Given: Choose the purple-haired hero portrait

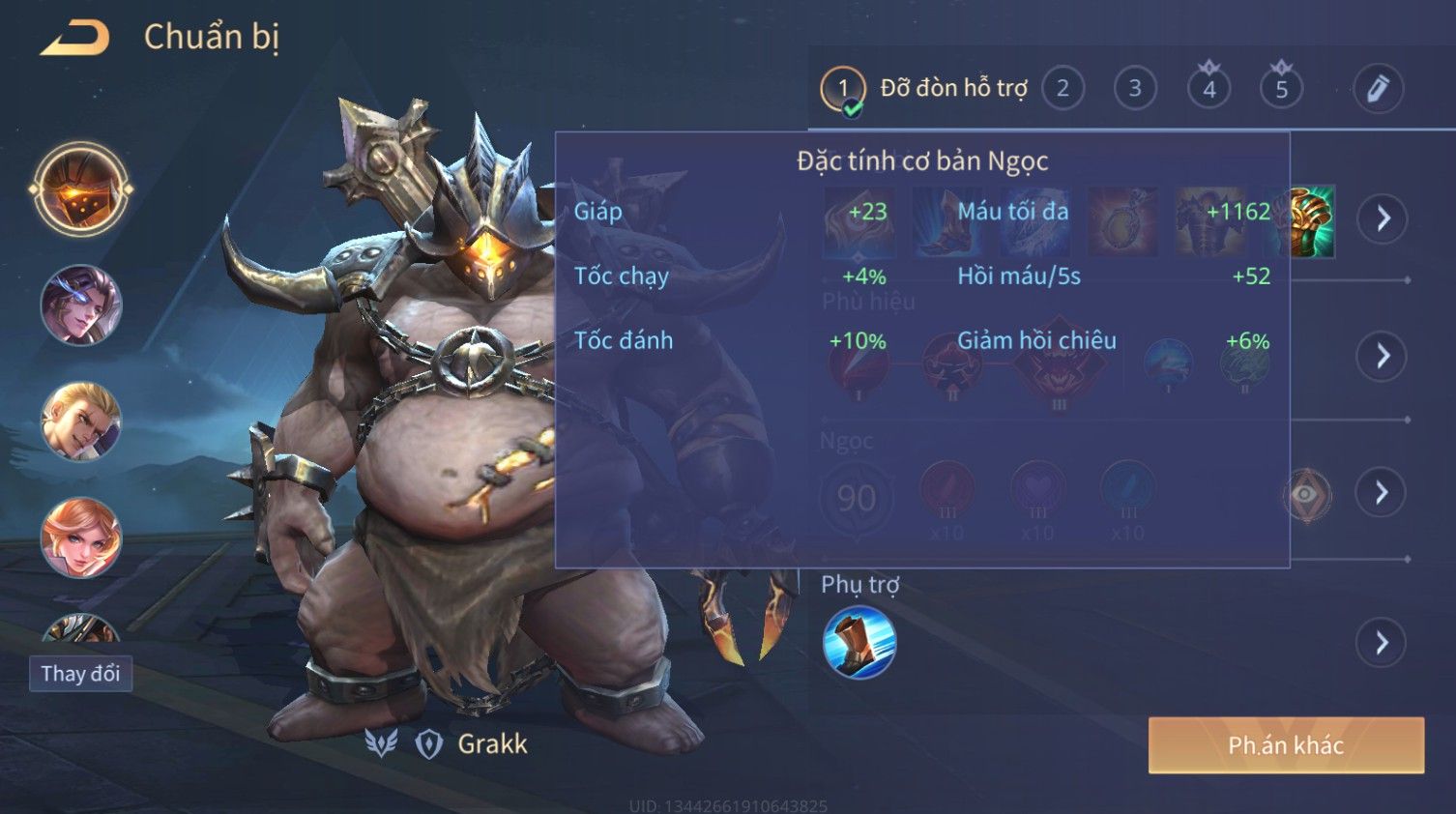Looking at the screenshot, I should point(81,305).
